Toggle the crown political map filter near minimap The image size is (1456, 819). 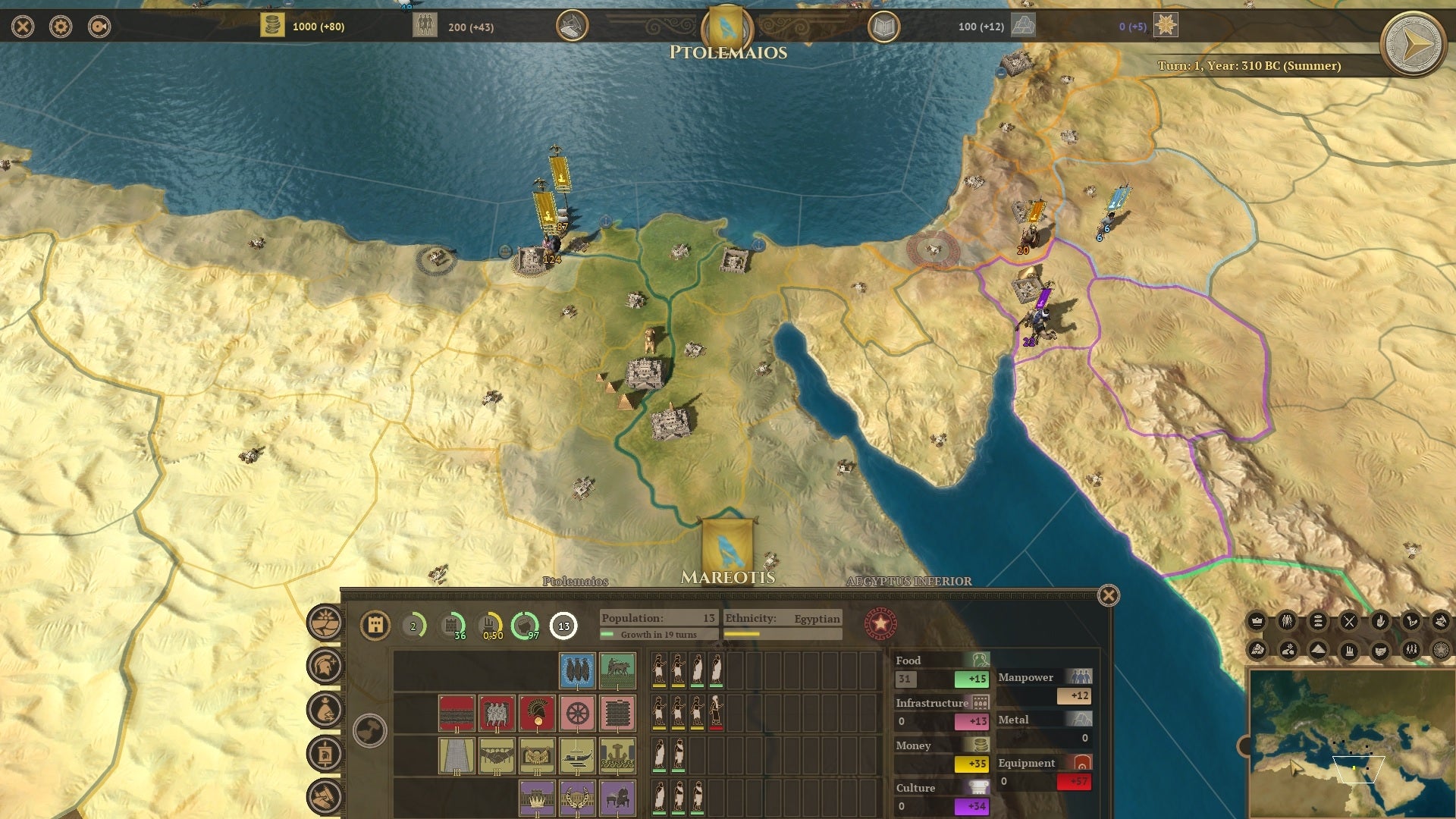pyautogui.click(x=1257, y=620)
